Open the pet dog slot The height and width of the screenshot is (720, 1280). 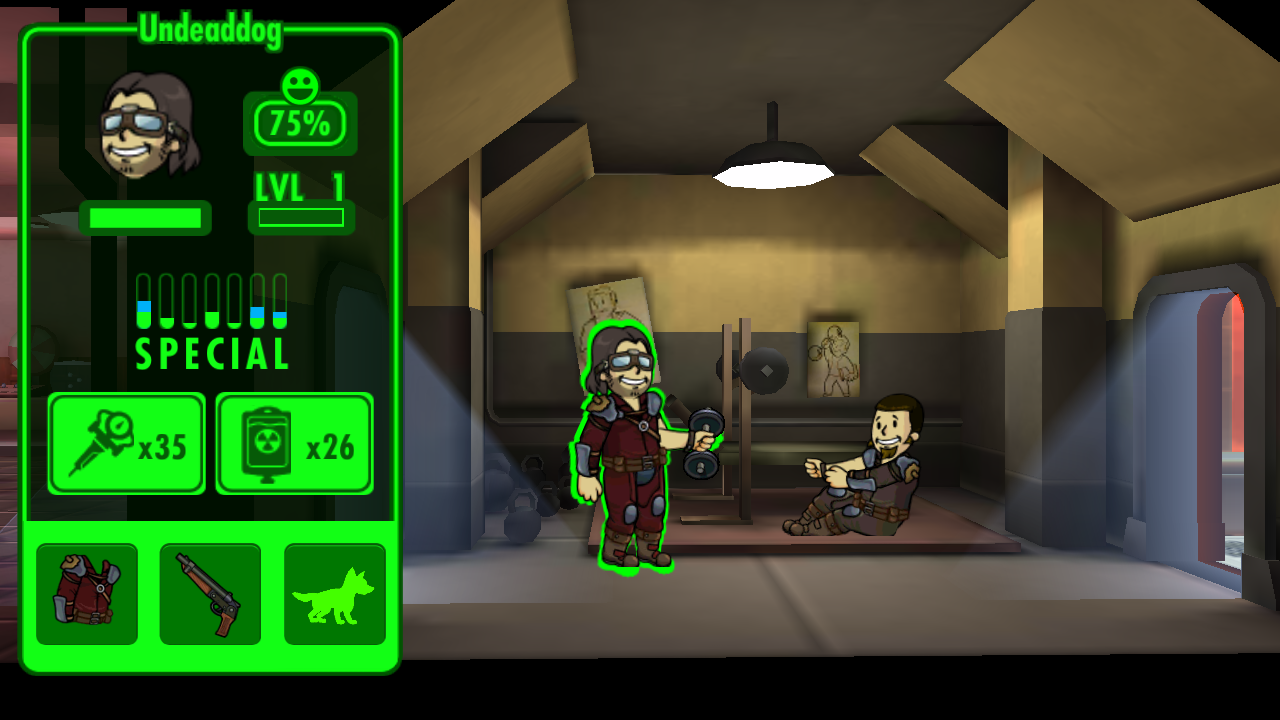pyautogui.click(x=334, y=594)
